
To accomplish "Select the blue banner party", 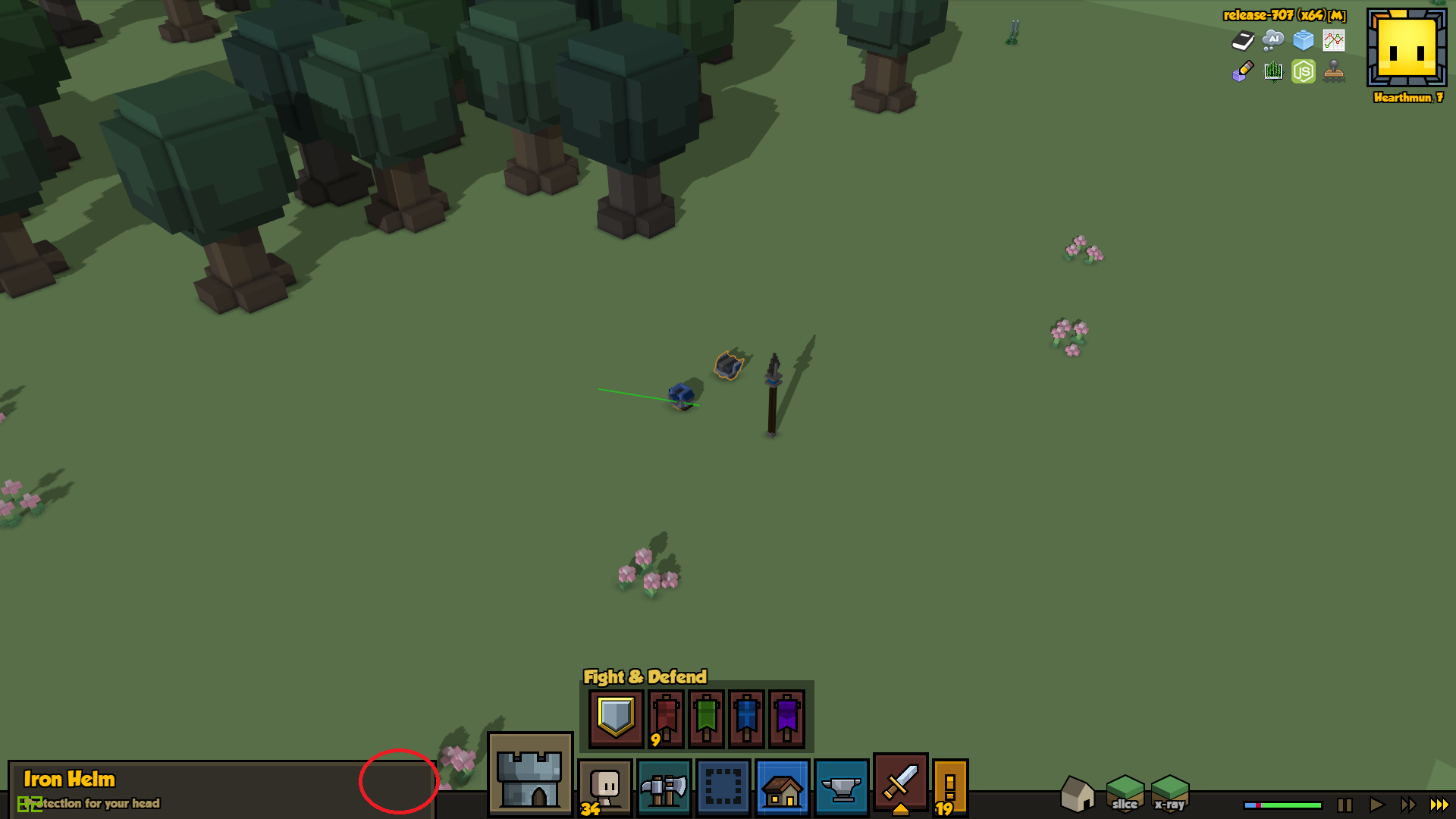I will click(x=746, y=717).
